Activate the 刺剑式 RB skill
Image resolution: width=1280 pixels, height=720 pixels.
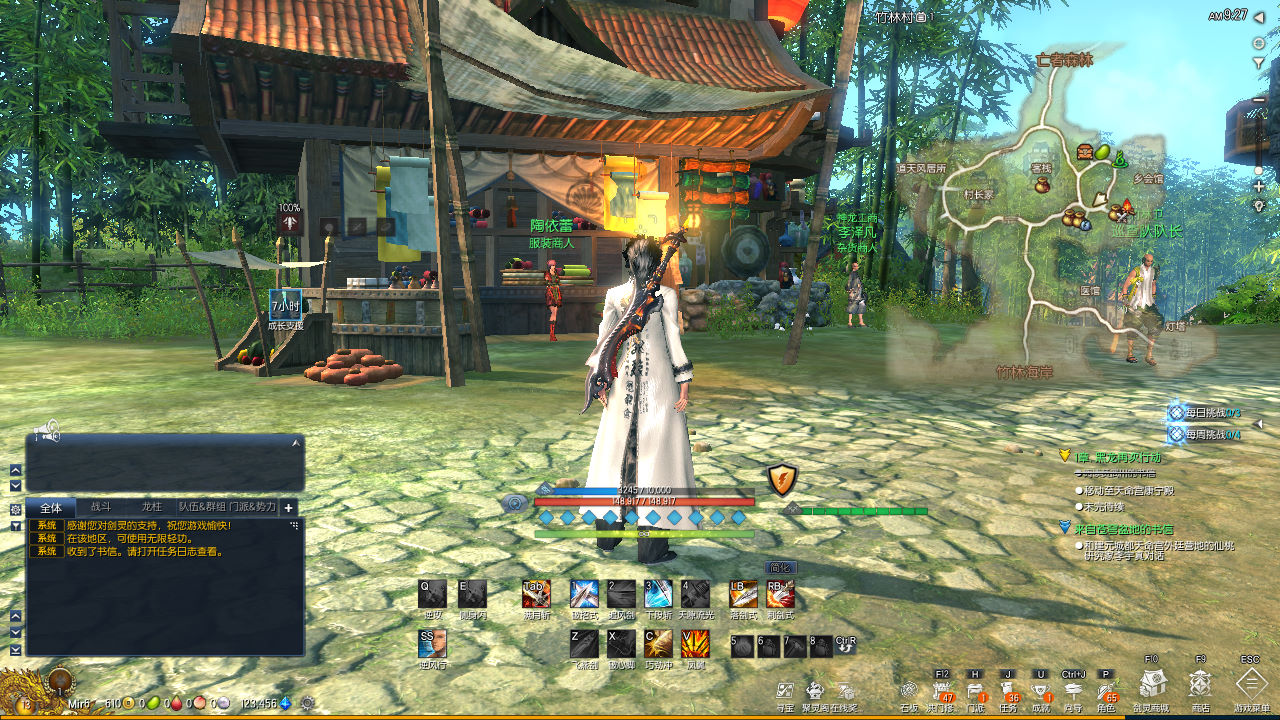(780, 594)
